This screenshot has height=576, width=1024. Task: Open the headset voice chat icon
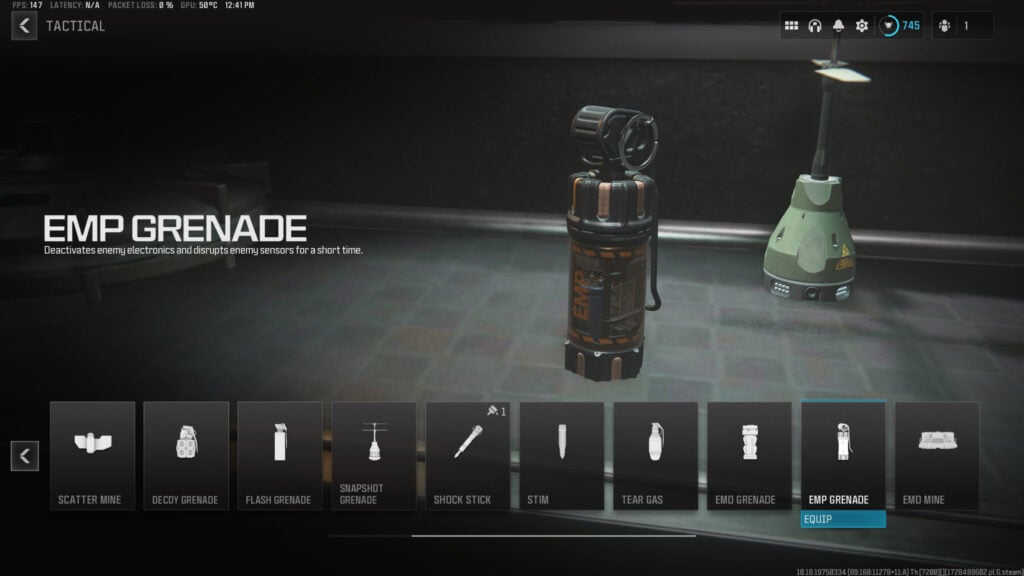[815, 26]
